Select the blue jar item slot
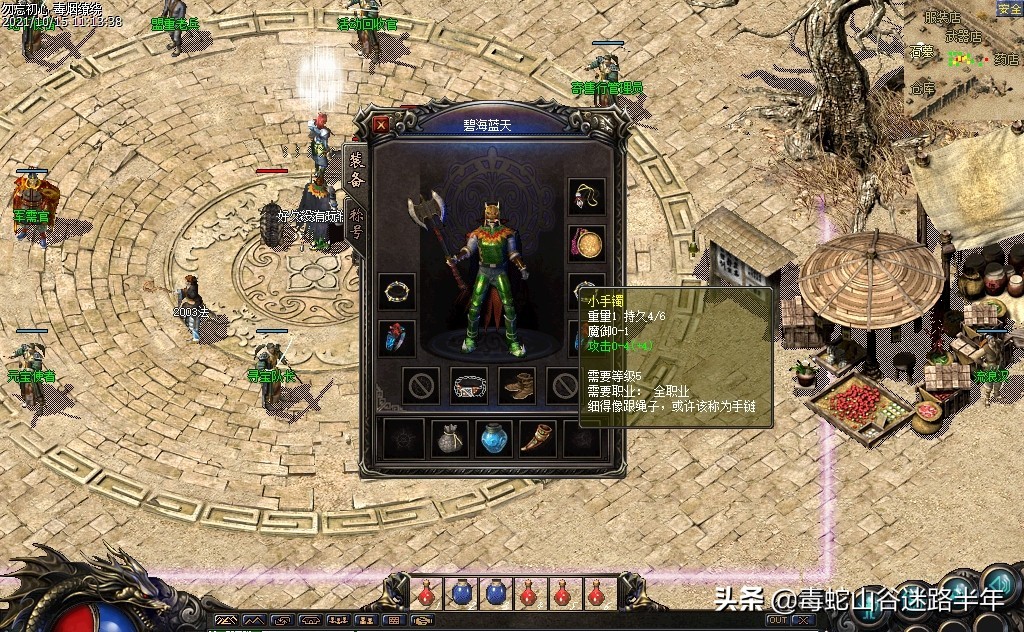This screenshot has height=632, width=1024. tap(495, 439)
